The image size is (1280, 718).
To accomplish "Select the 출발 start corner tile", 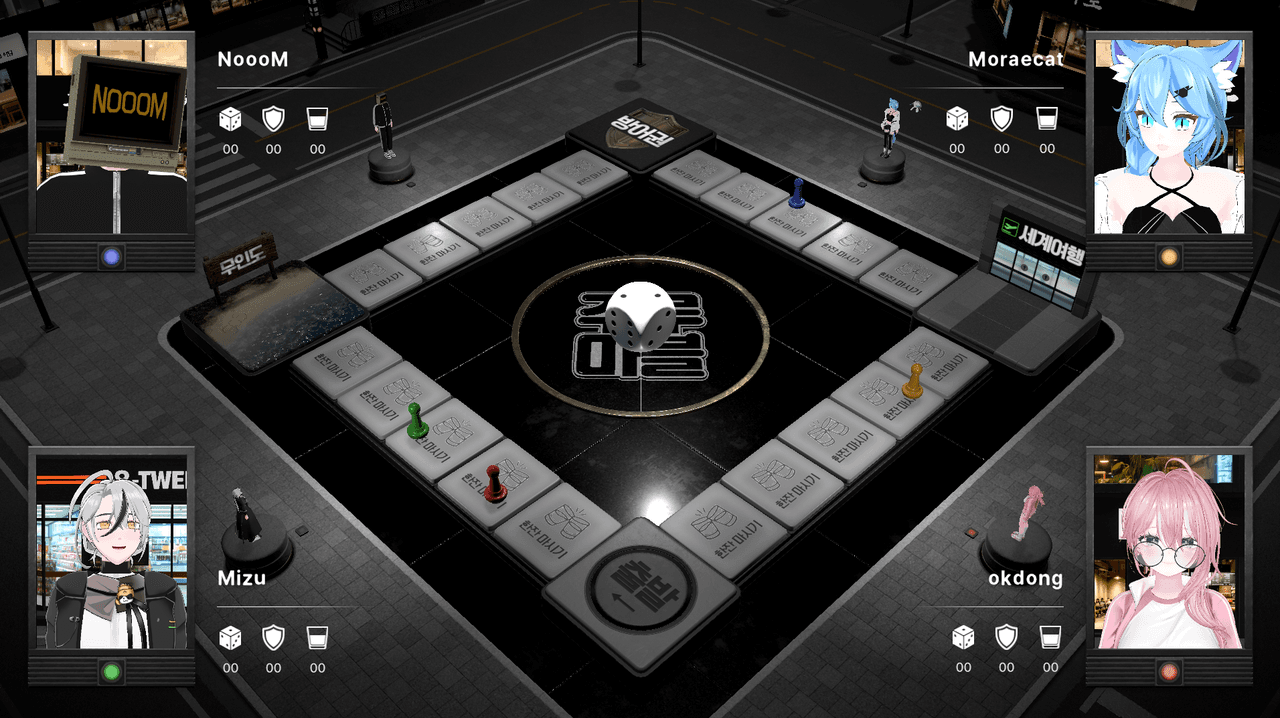I will pos(640,592).
